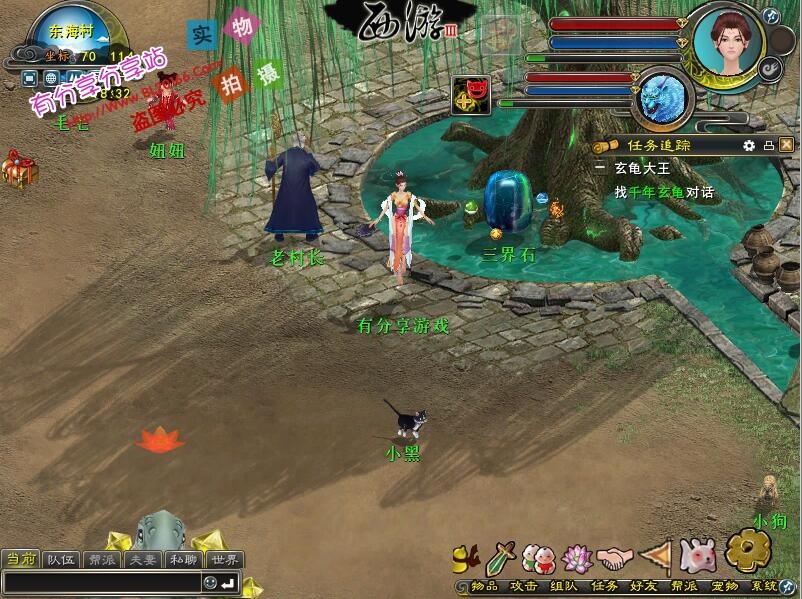Switch to the 当前 chat tab
Image resolution: width=802 pixels, height=599 pixels.
click(x=21, y=560)
